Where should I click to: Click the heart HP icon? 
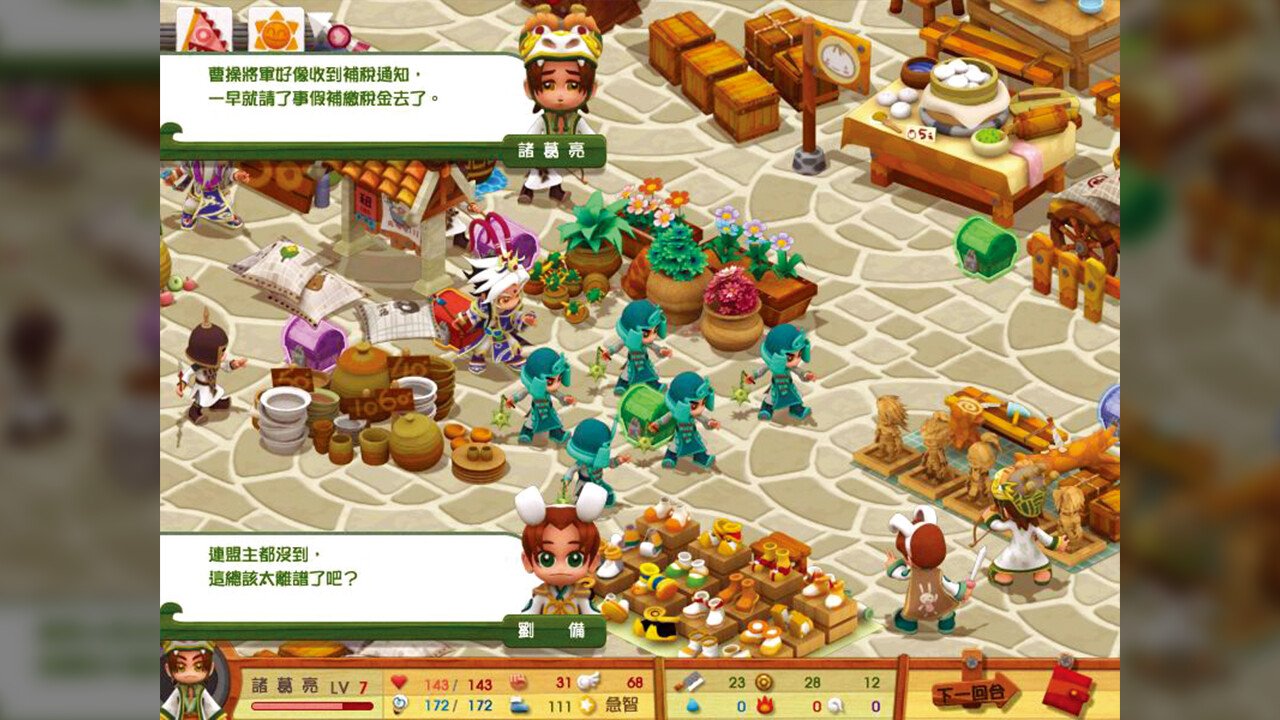click(x=401, y=683)
